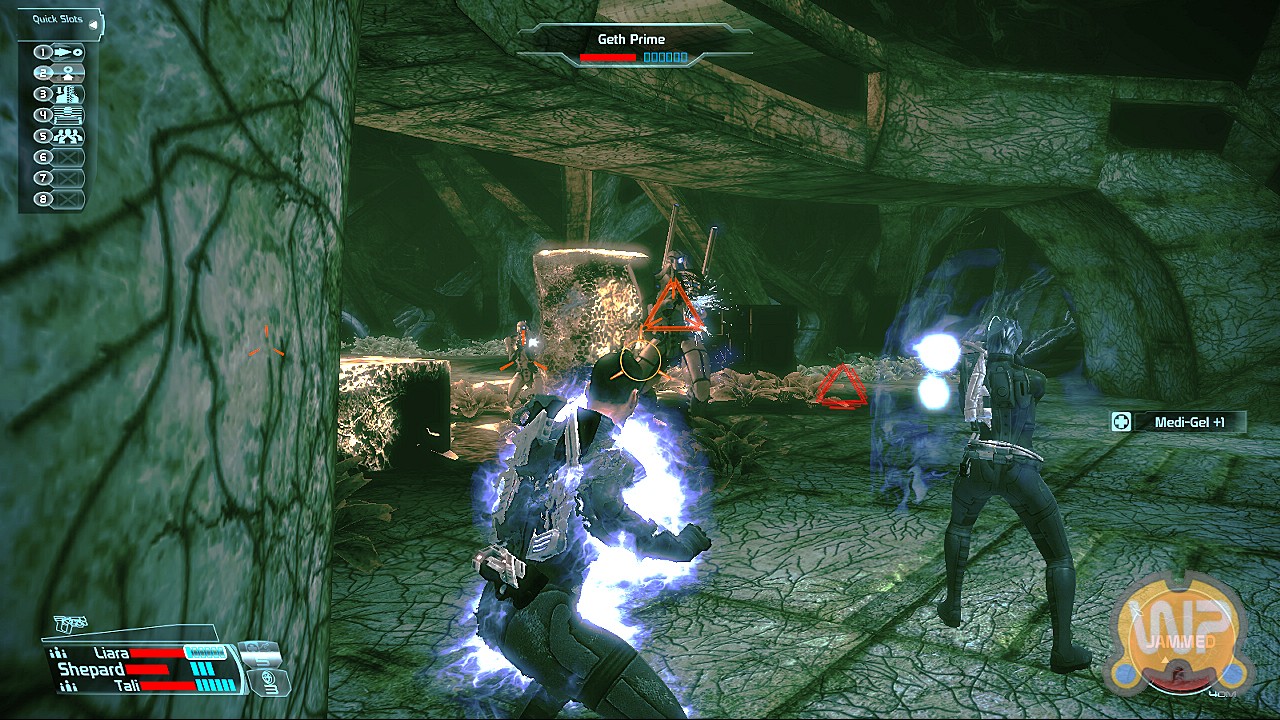Select quick slot 4 ability
This screenshot has width=1280, height=720.
point(62,116)
